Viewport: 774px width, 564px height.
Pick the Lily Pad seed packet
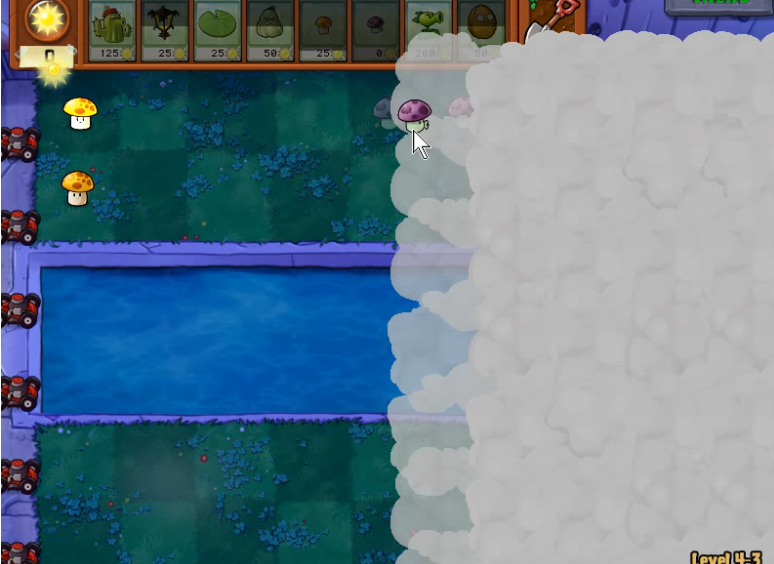219,30
